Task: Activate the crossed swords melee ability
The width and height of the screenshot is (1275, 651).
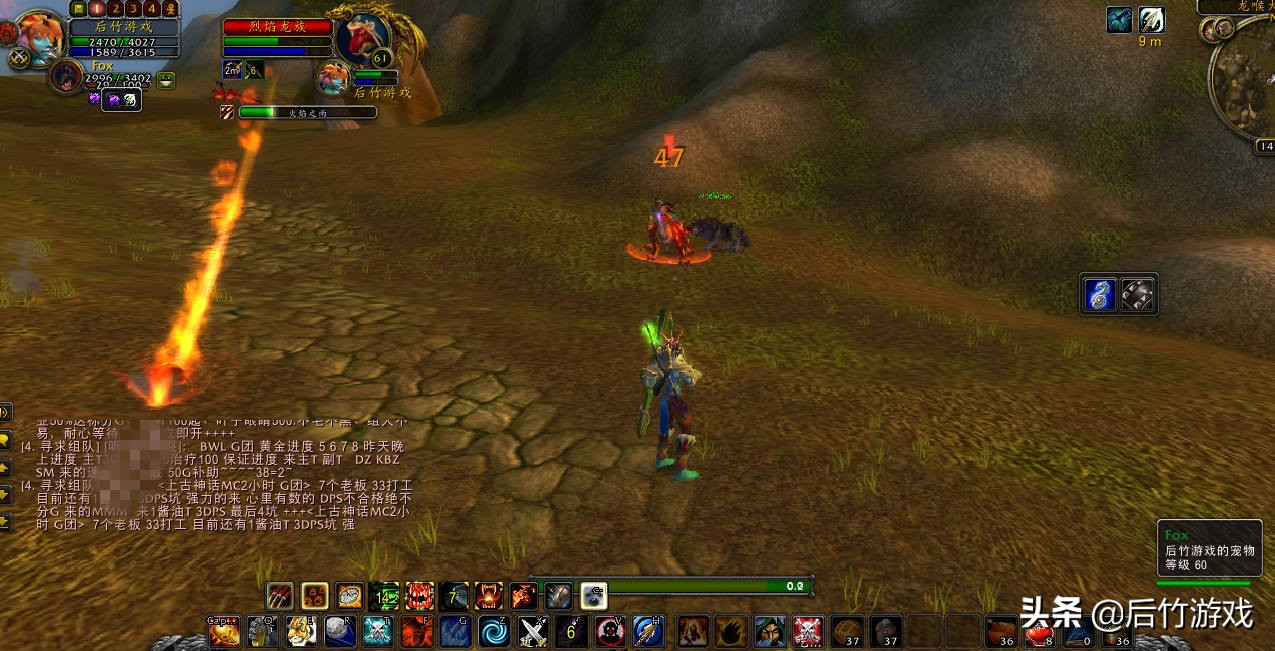Action: click(533, 631)
